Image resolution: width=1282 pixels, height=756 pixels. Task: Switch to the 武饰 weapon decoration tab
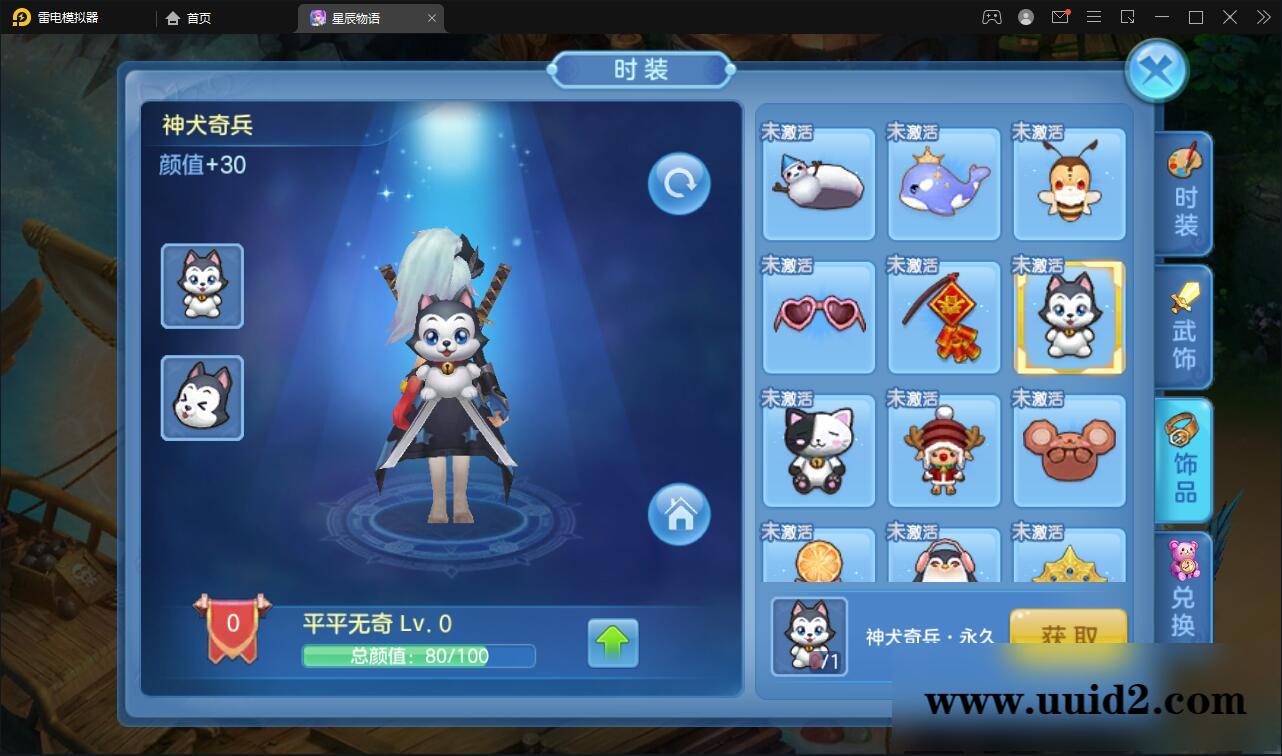pyautogui.click(x=1184, y=327)
